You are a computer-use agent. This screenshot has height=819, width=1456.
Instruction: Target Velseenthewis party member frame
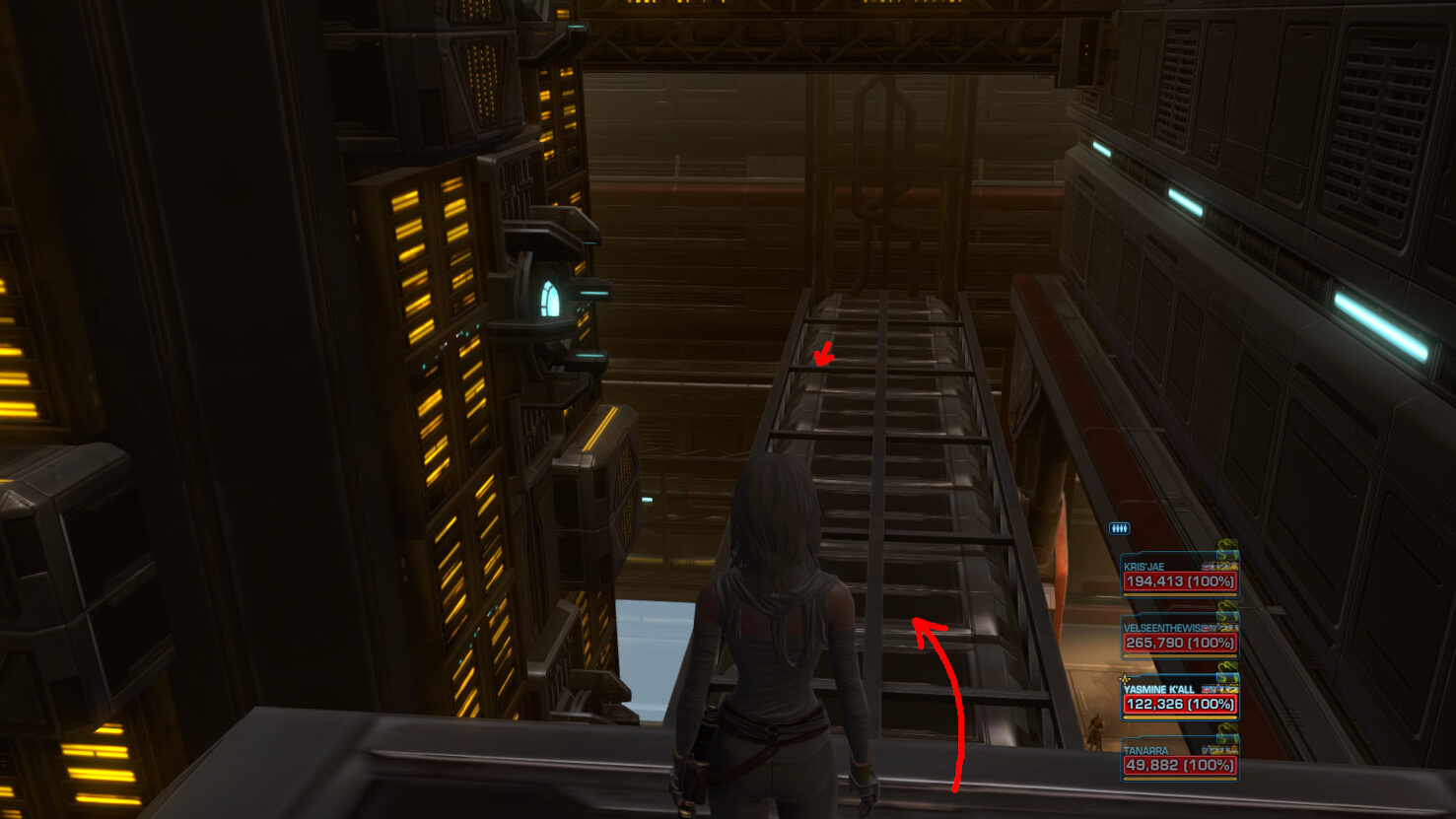point(1179,637)
